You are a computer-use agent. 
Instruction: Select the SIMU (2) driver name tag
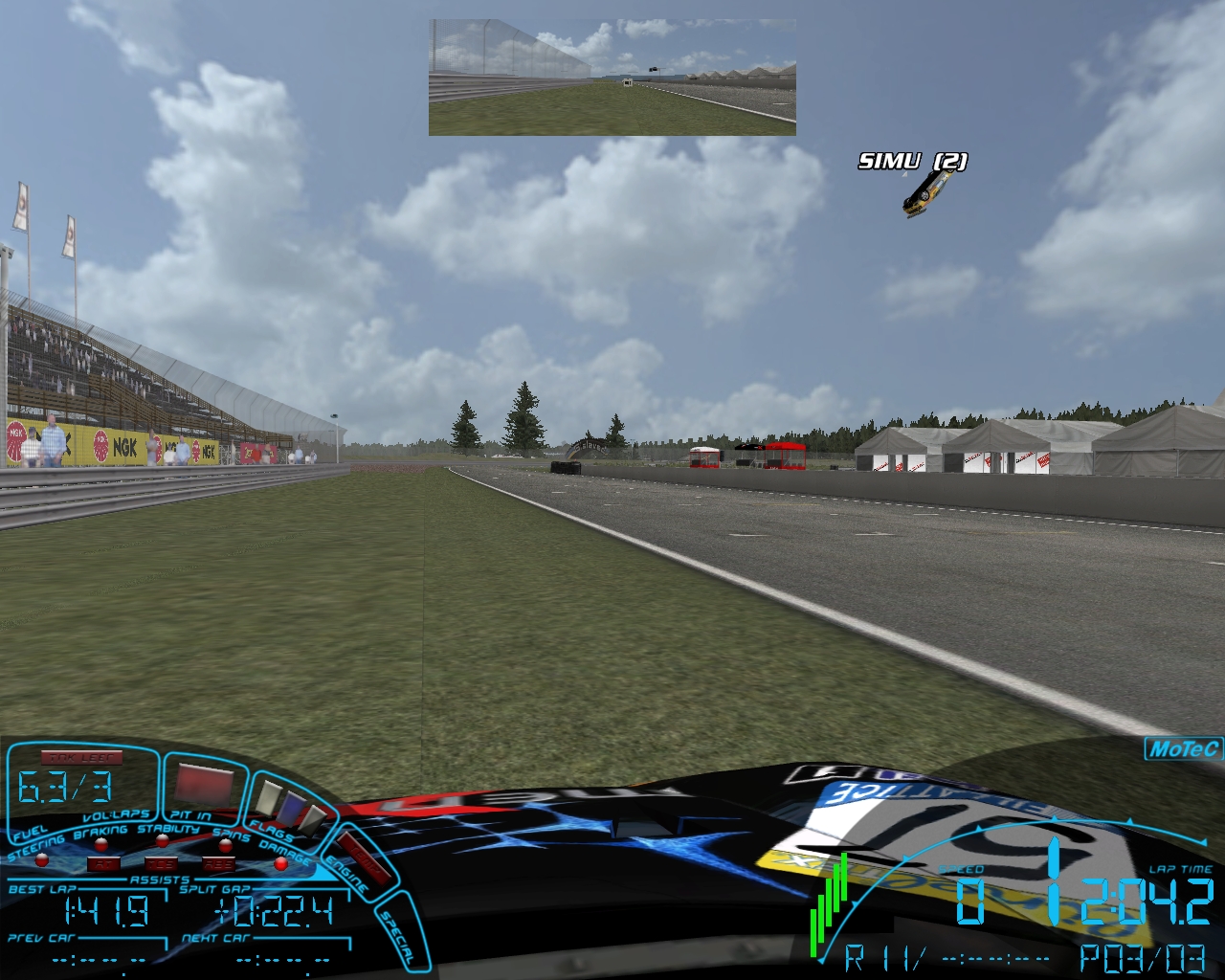(x=912, y=161)
